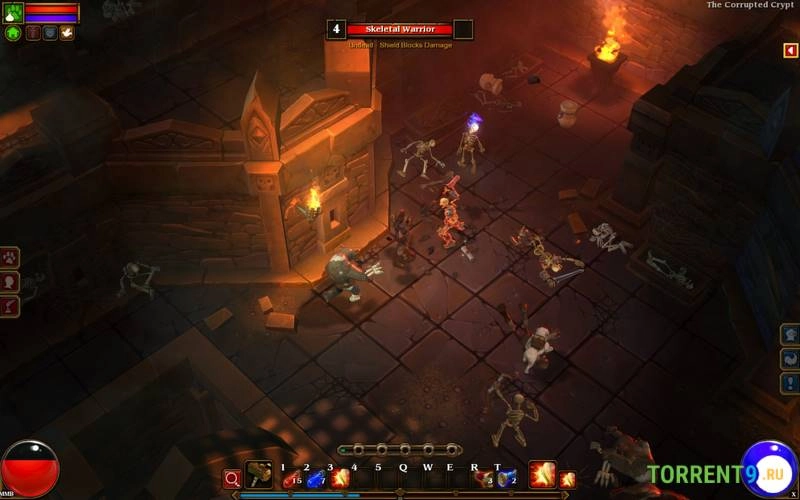
Task: Open the pet portrait with paw icon
Action: coord(13,13)
